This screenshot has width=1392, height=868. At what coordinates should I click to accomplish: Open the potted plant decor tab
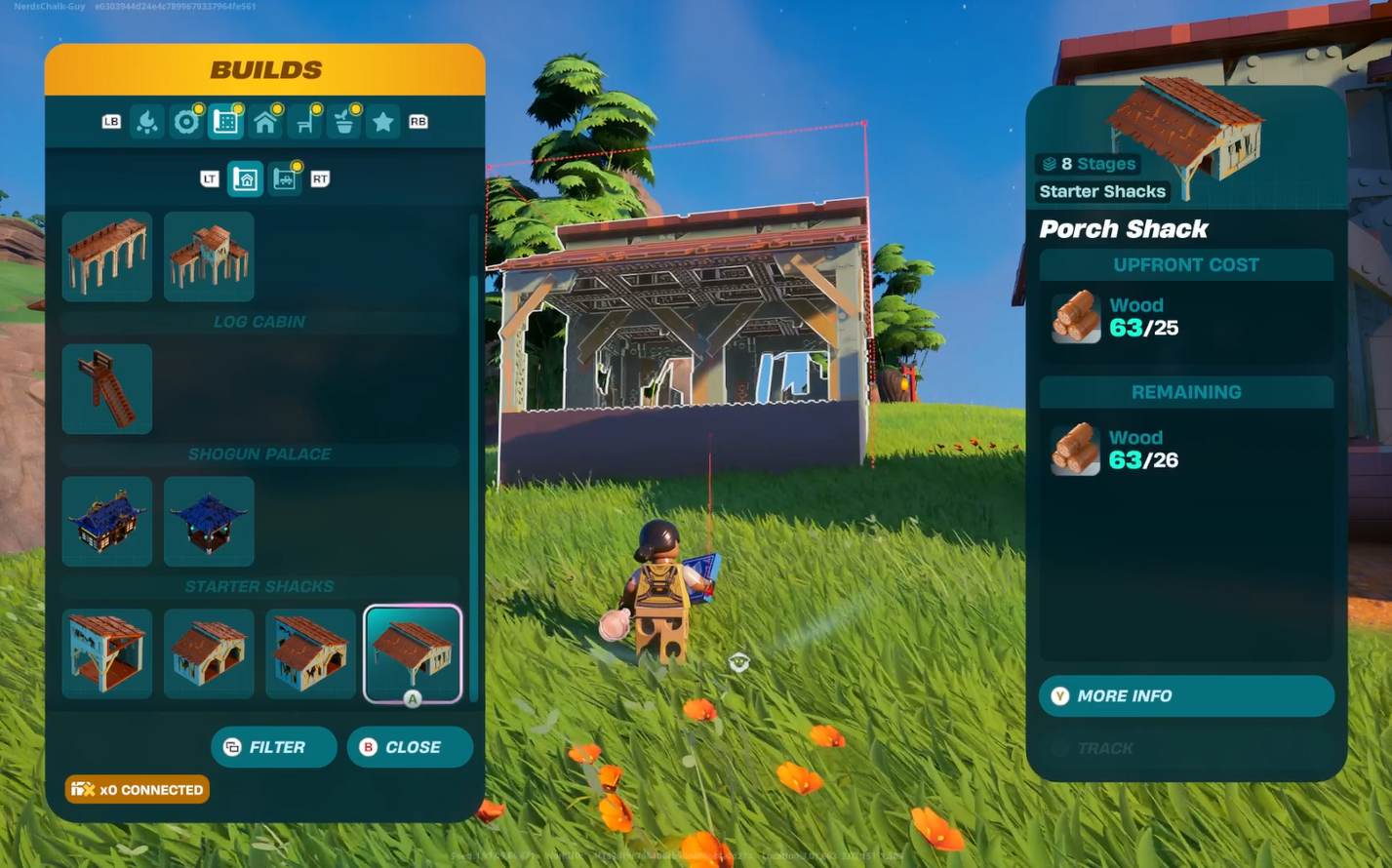pyautogui.click(x=344, y=122)
